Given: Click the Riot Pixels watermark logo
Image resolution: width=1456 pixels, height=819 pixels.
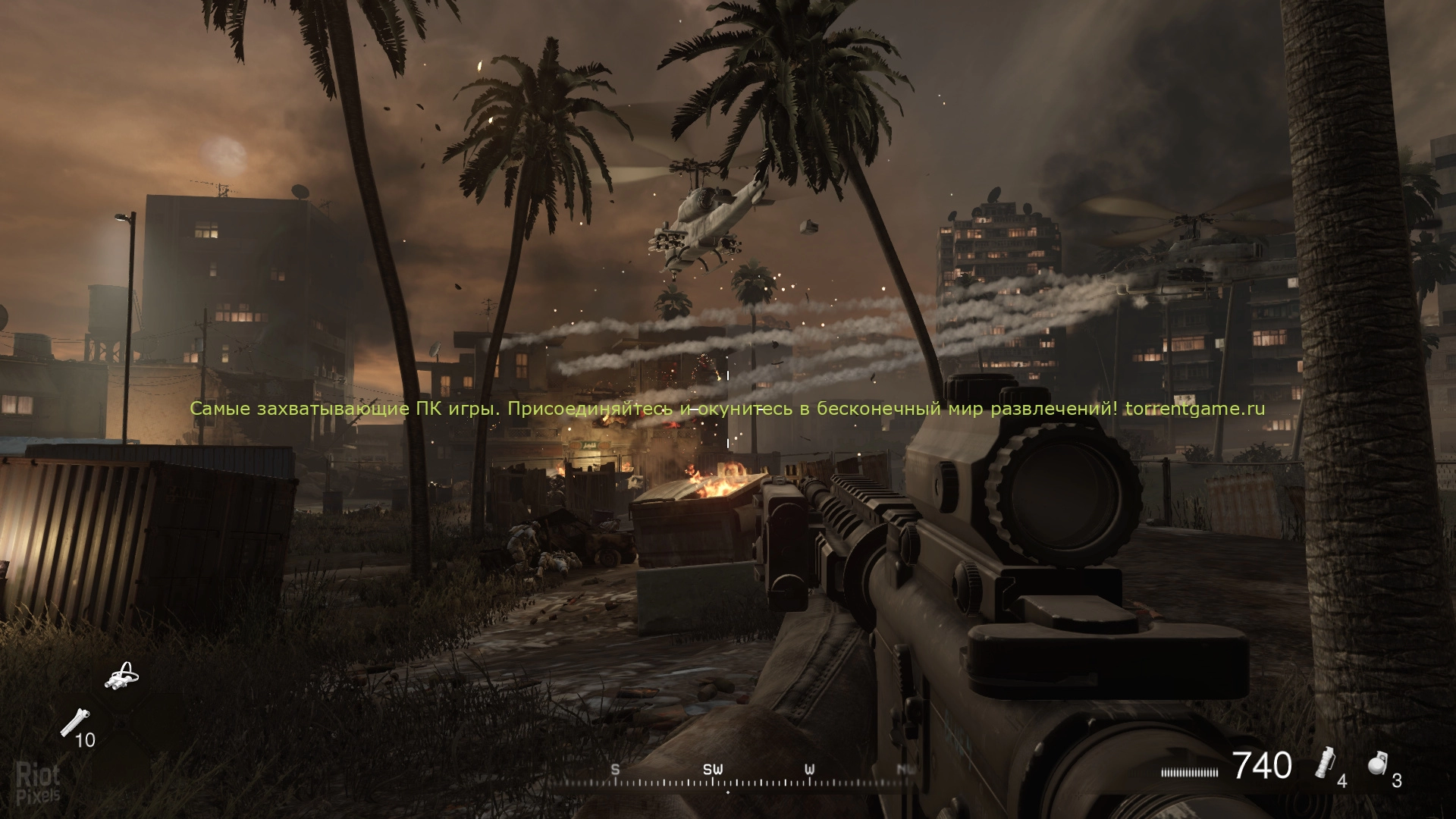Looking at the screenshot, I should click(x=38, y=783).
